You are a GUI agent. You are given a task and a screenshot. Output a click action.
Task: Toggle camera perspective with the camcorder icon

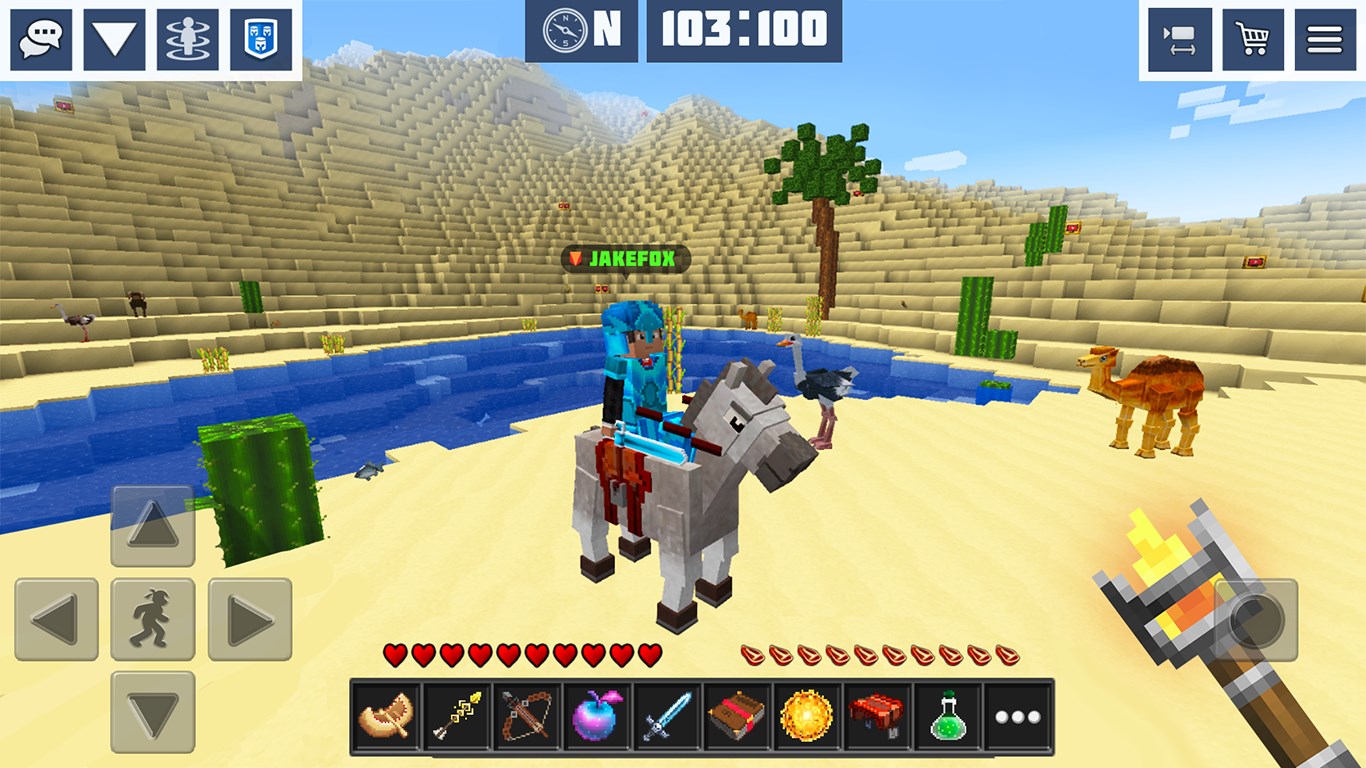coord(1181,40)
